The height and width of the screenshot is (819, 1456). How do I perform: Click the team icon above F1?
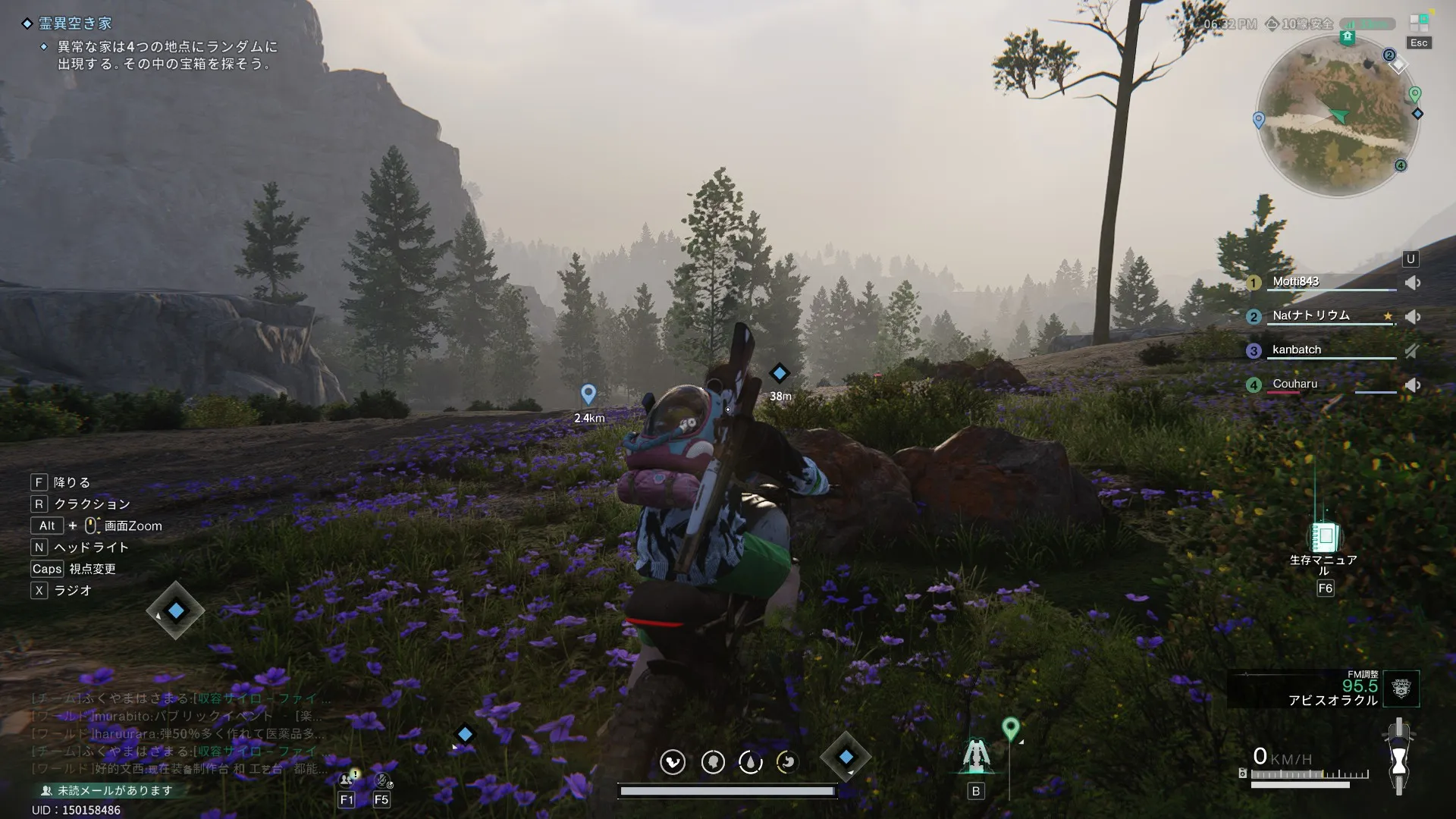pos(348,778)
